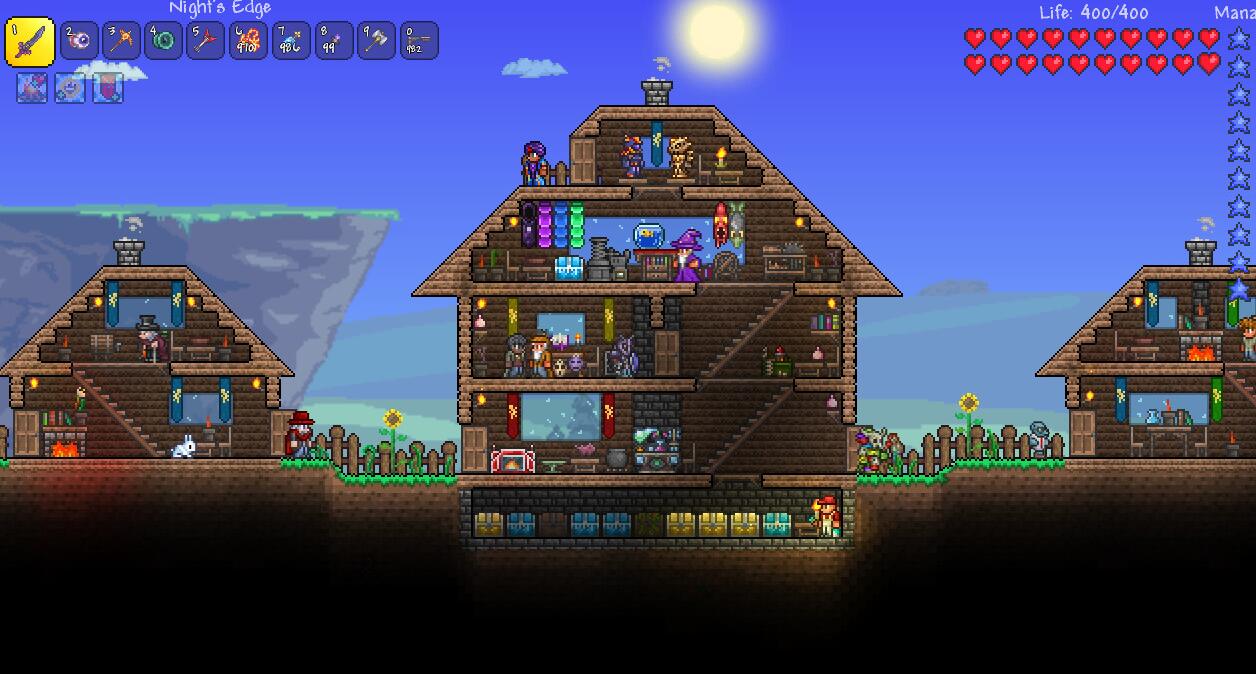Equip the silver hammer in slot 9

376,41
